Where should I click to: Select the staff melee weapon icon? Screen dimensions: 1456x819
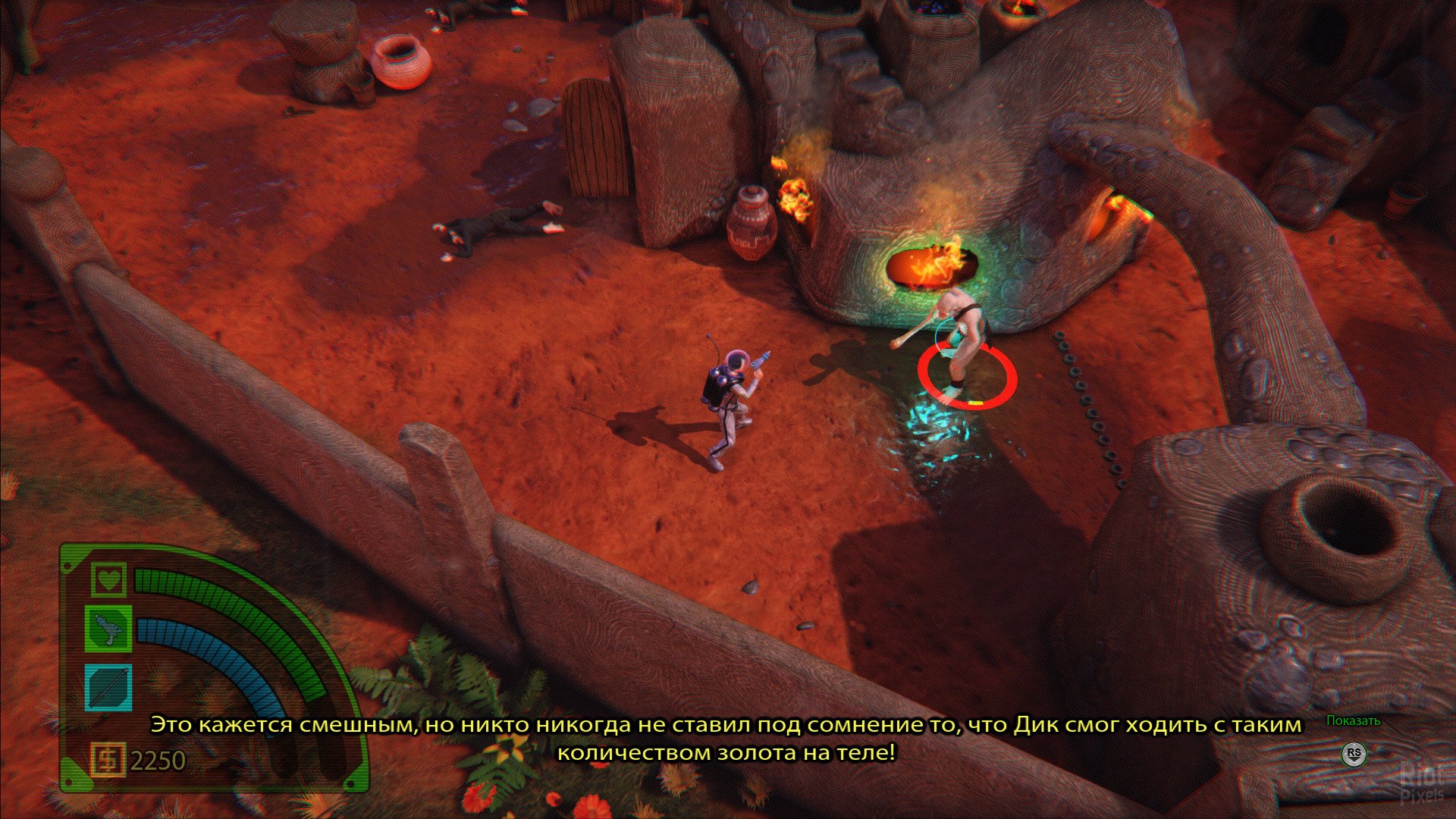pyautogui.click(x=108, y=686)
